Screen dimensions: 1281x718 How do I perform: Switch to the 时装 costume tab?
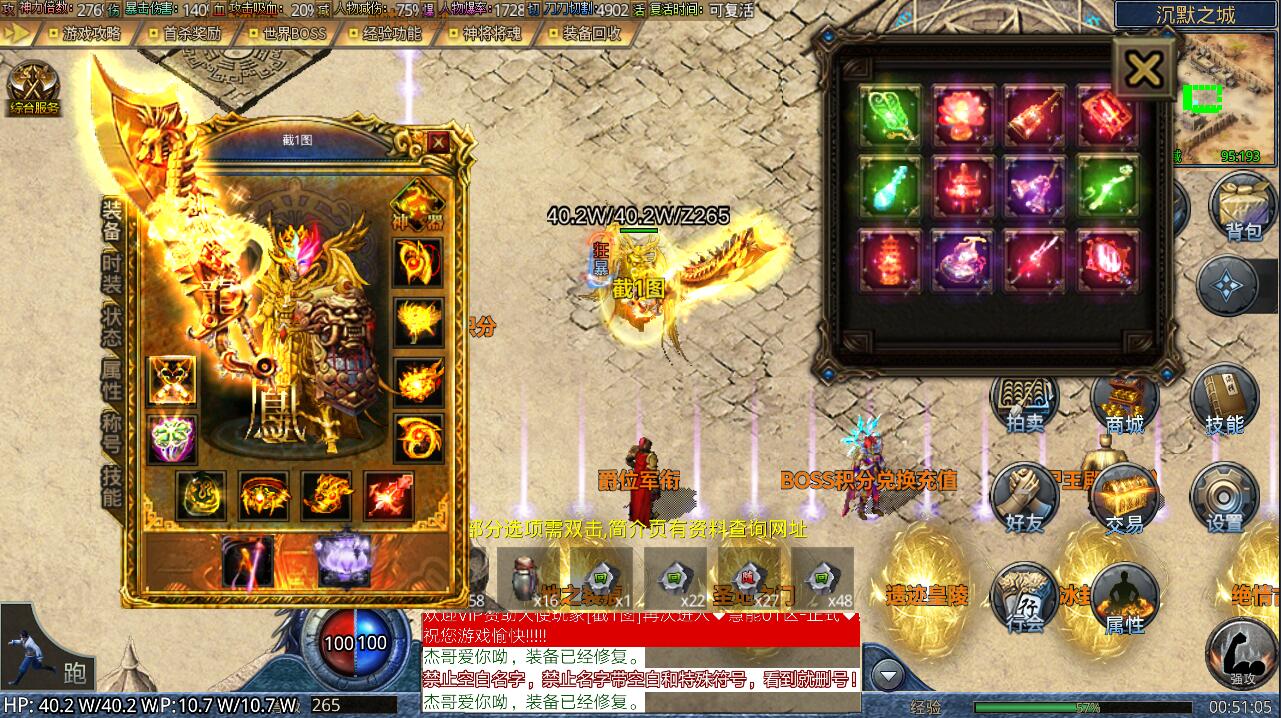[112, 270]
